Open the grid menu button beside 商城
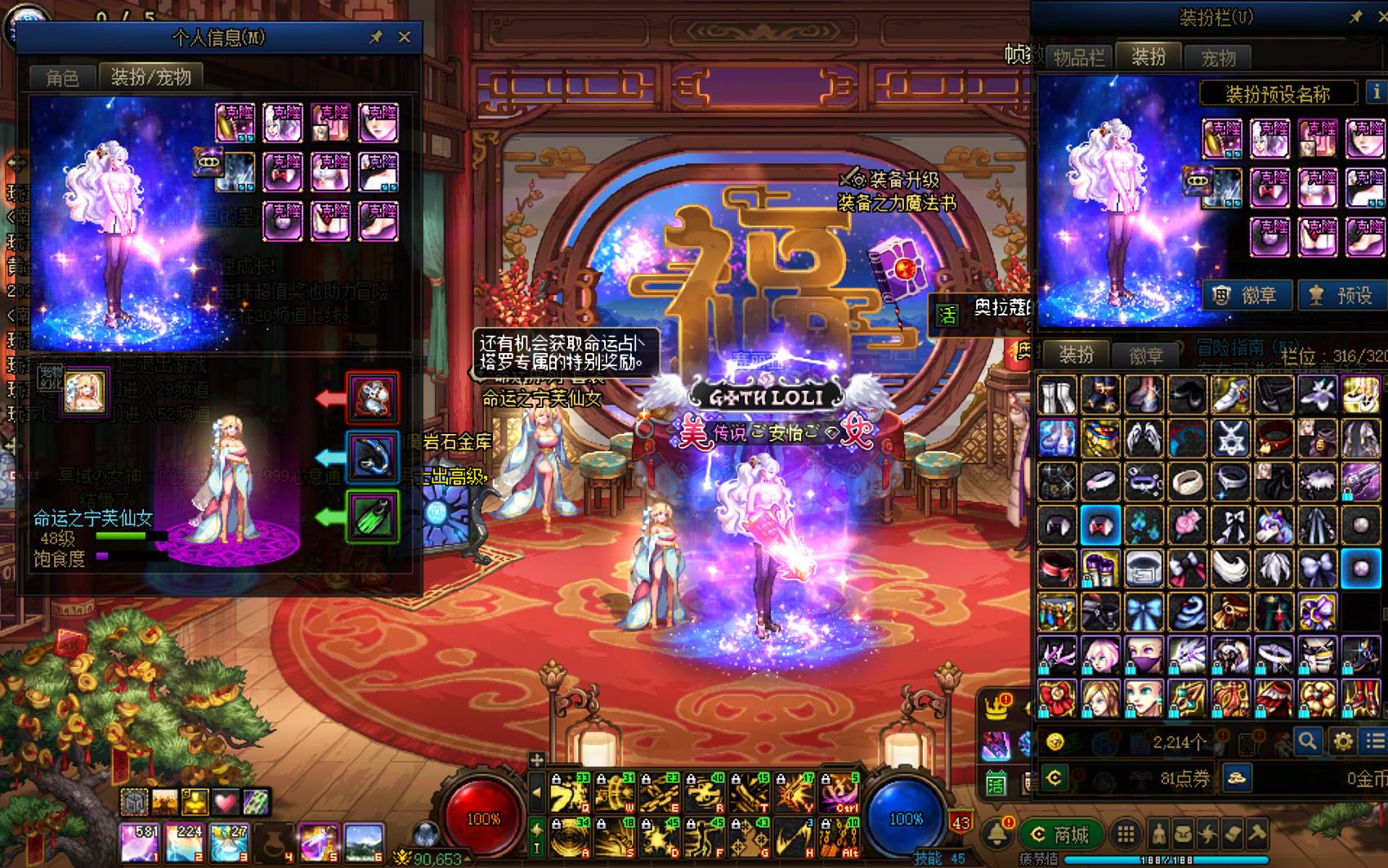 (x=1126, y=834)
